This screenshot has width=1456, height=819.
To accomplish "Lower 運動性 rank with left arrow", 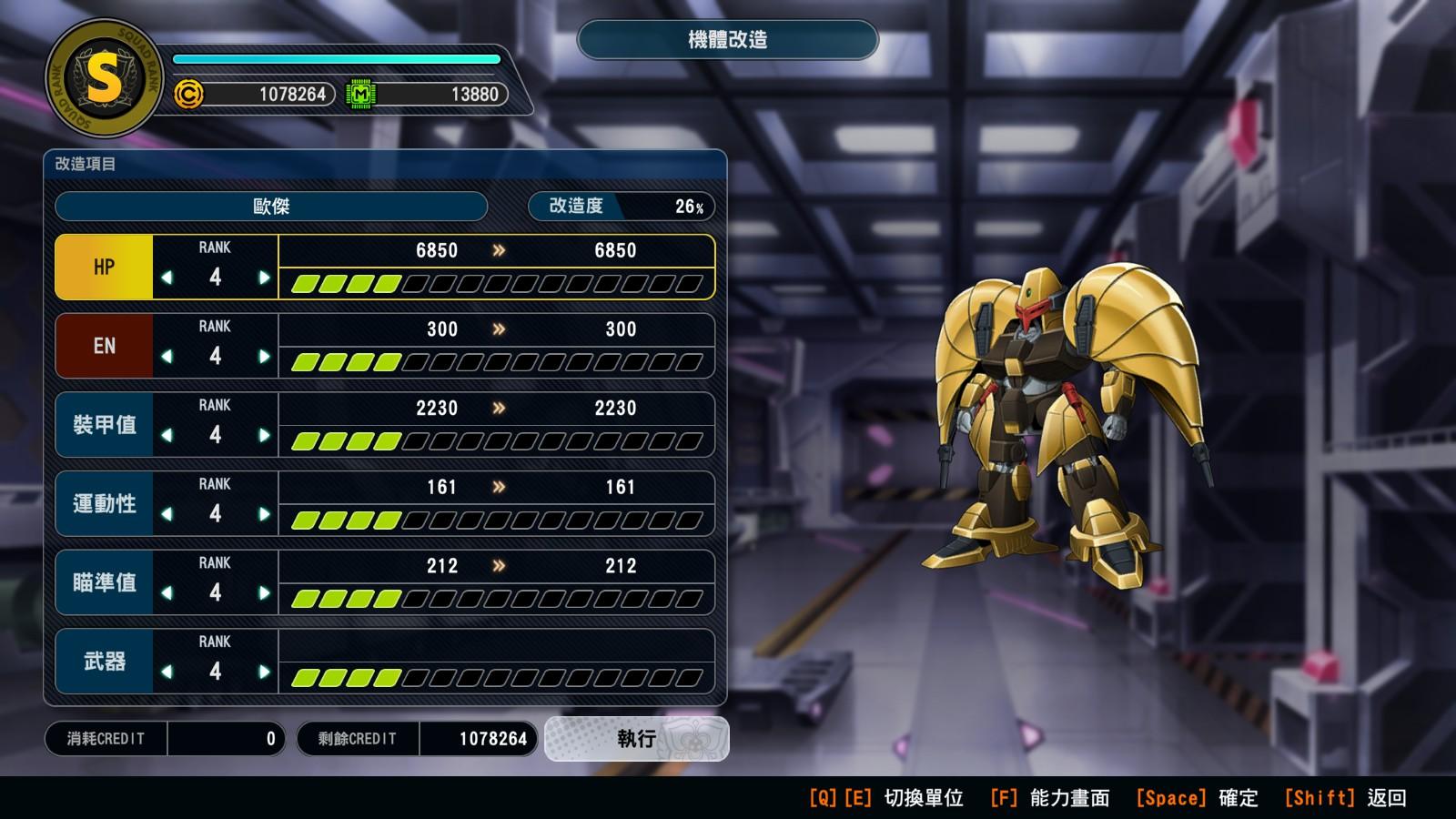I will [x=167, y=514].
